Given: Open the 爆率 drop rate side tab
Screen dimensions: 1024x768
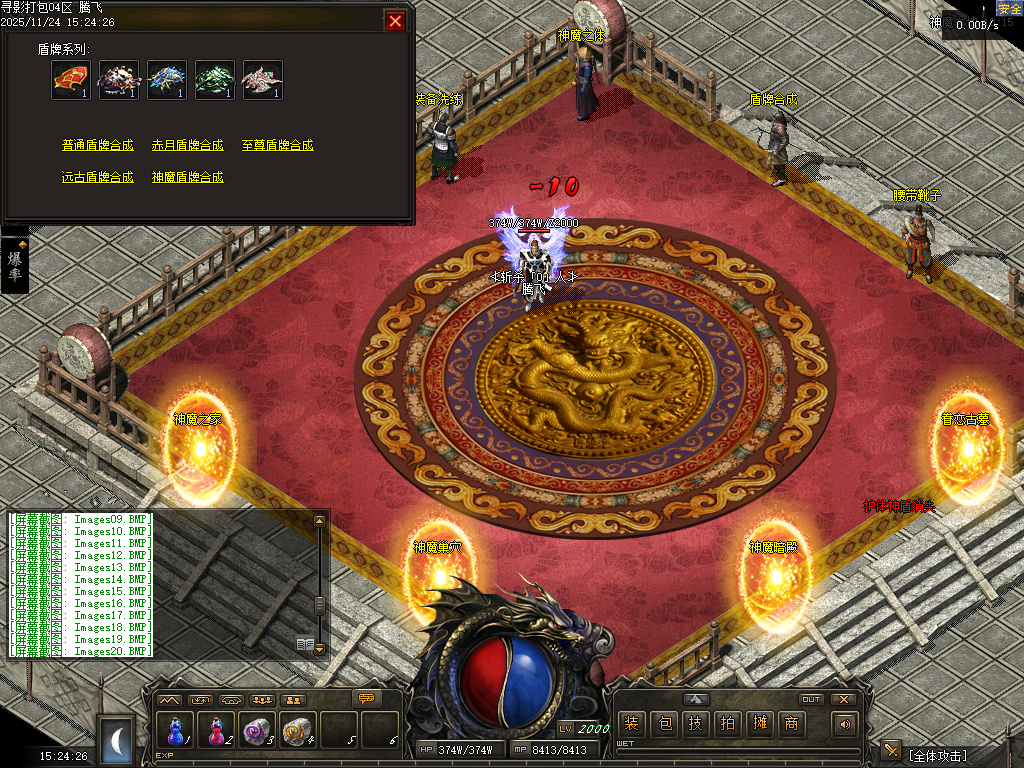Looking at the screenshot, I should pyautogui.click(x=15, y=266).
